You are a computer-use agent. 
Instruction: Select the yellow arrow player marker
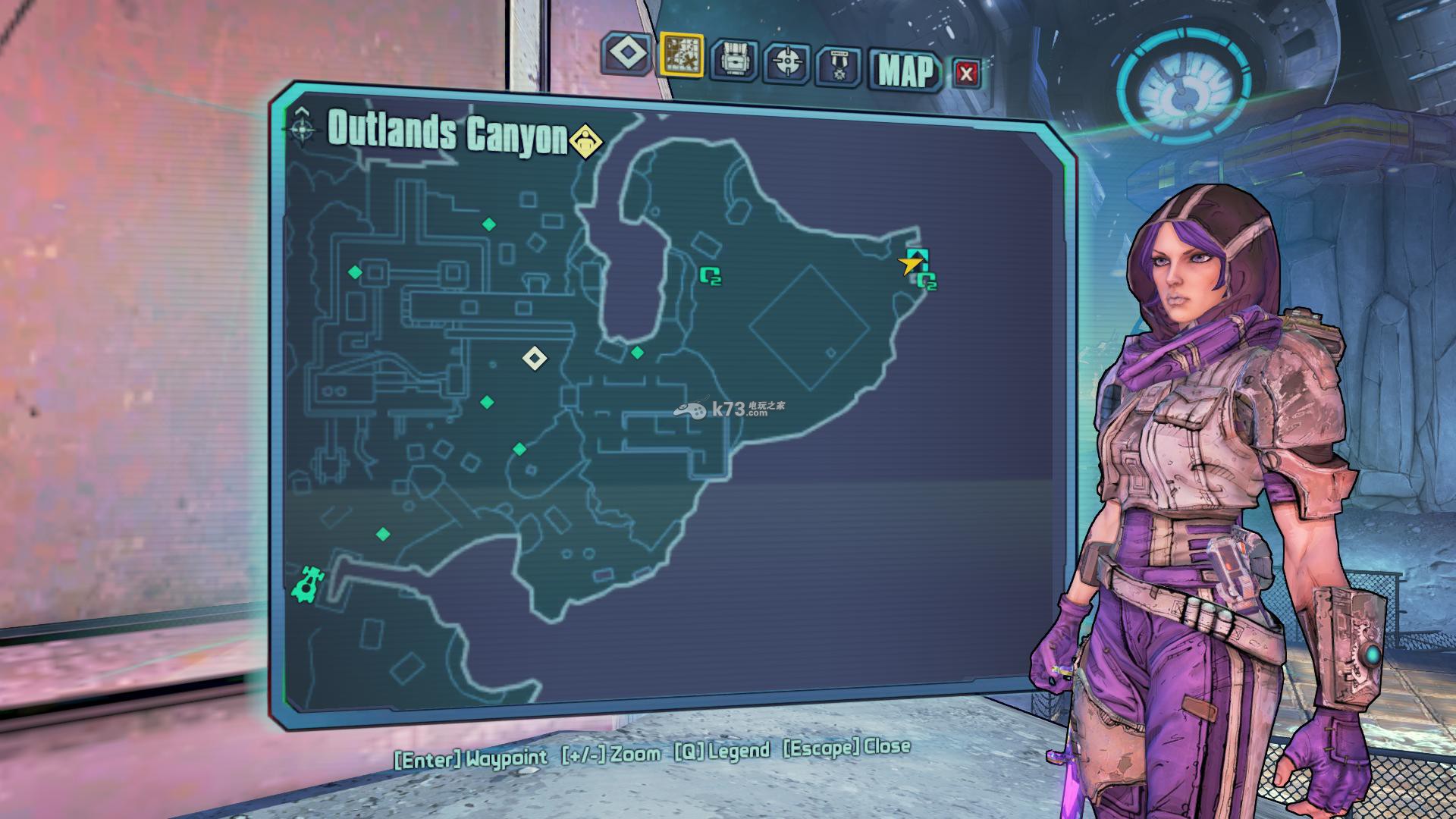[910, 265]
